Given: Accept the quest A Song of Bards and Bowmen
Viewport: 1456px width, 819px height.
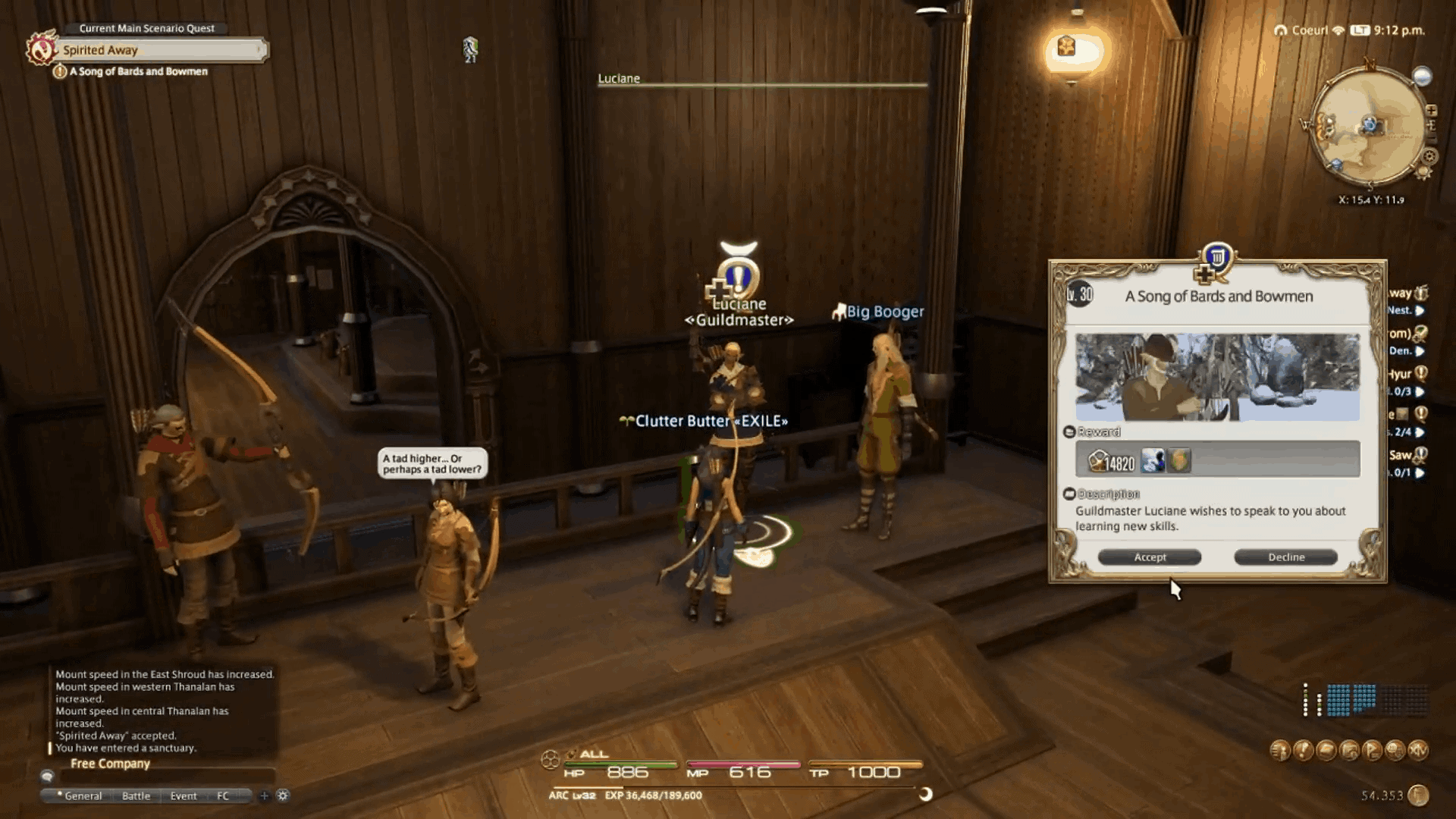Looking at the screenshot, I should tap(1148, 557).
